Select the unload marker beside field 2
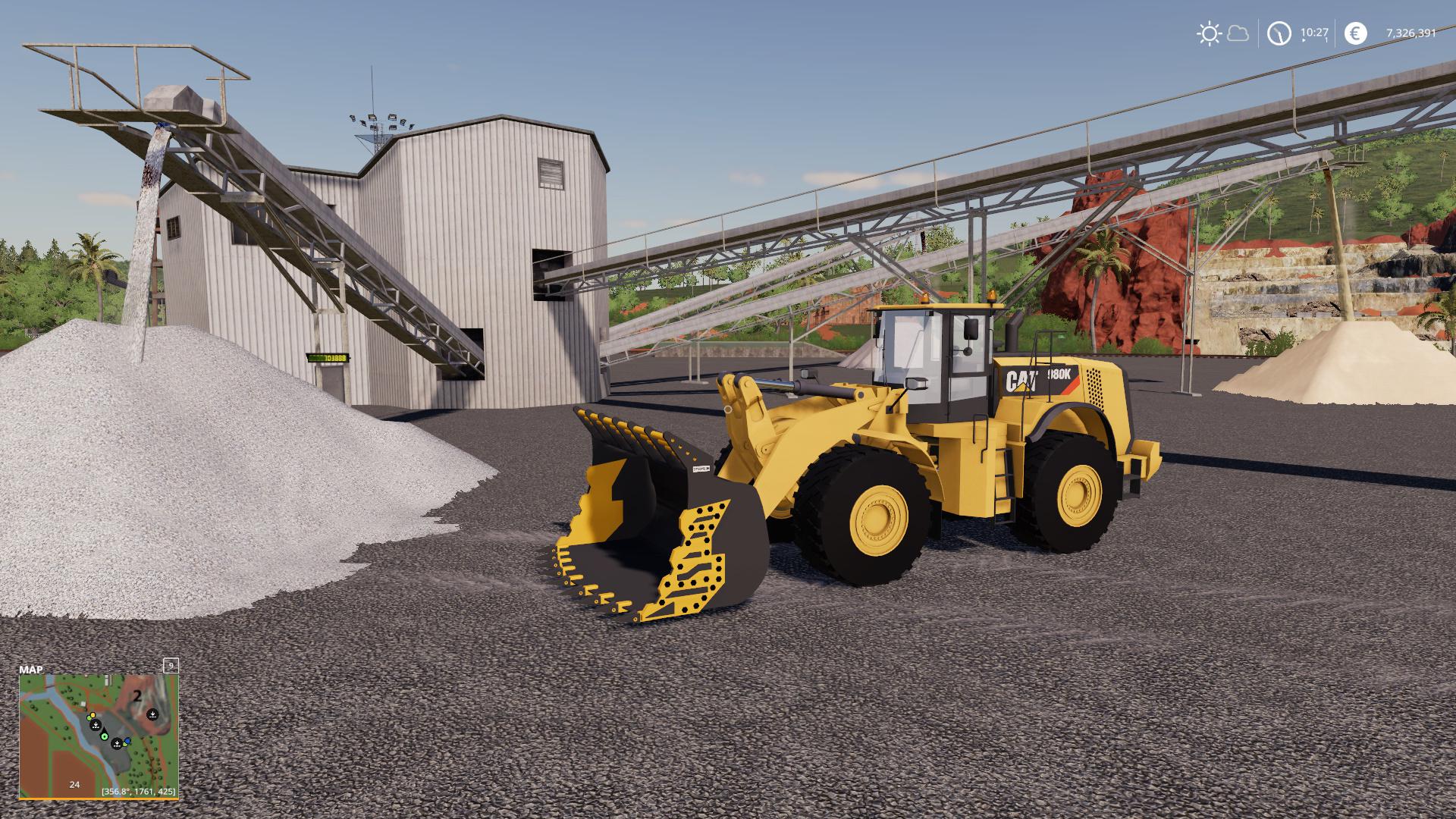 152,714
